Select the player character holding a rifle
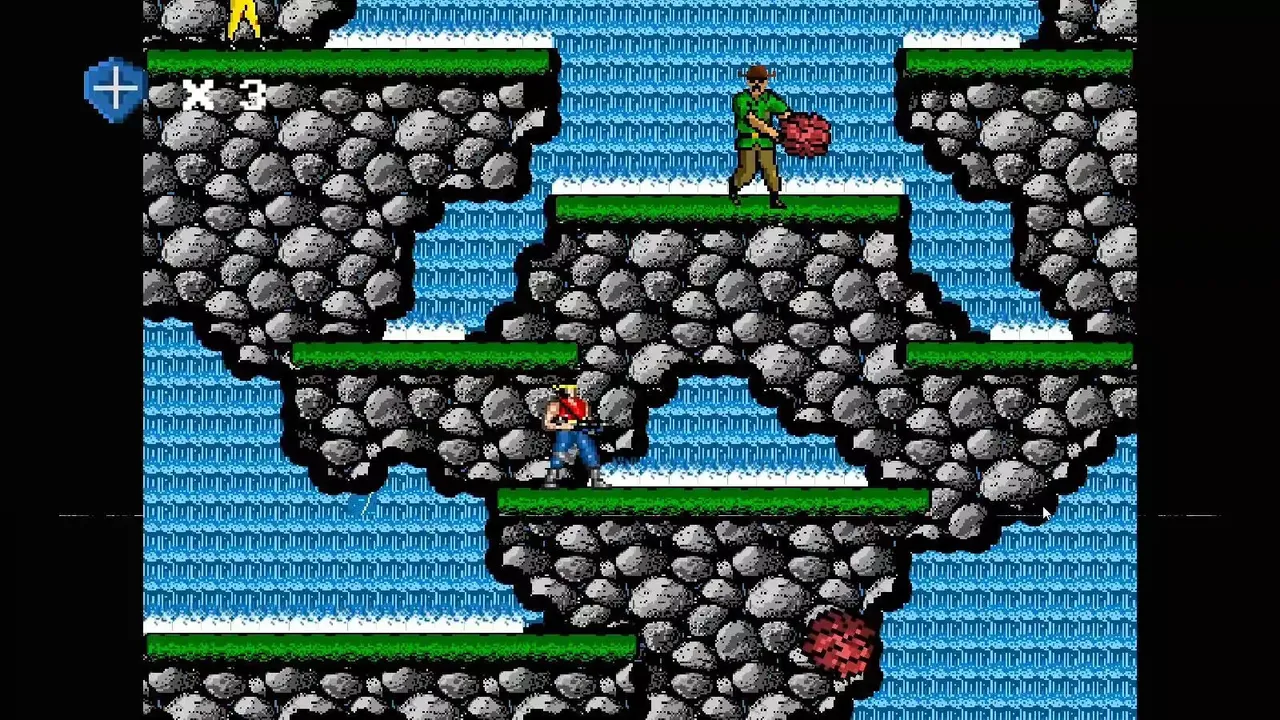Image resolution: width=1280 pixels, height=720 pixels. coord(570,430)
